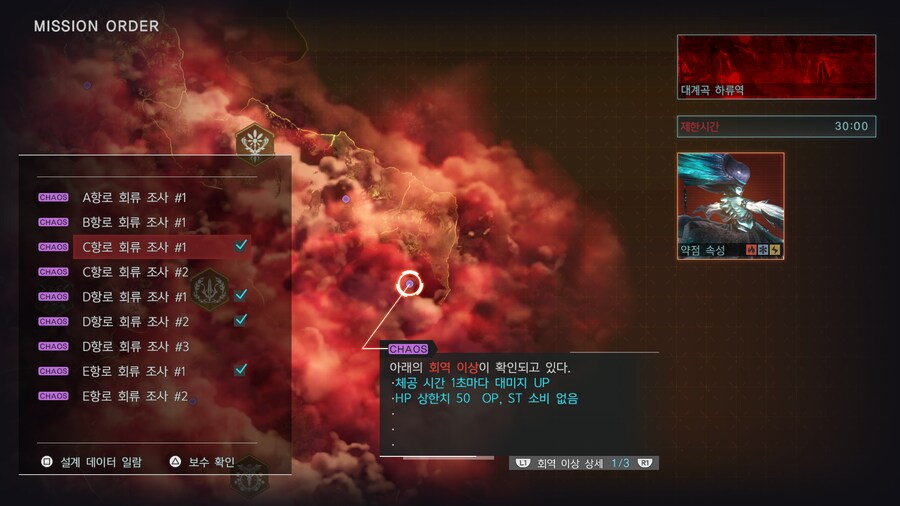The height and width of the screenshot is (506, 900).
Task: View the boss portrait with 약점 속성
Action: coord(730,205)
